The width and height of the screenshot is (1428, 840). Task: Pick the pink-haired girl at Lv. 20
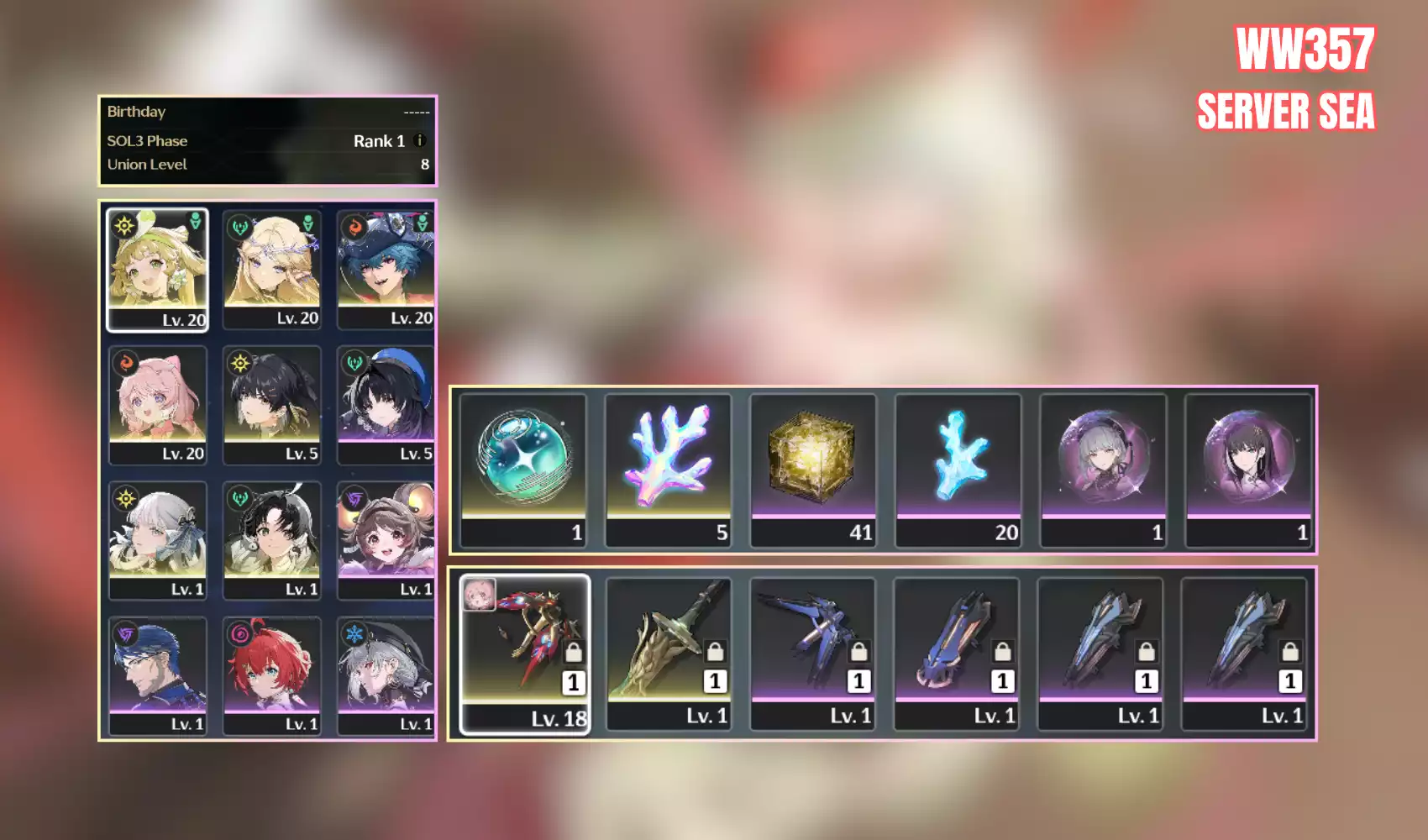coord(157,404)
